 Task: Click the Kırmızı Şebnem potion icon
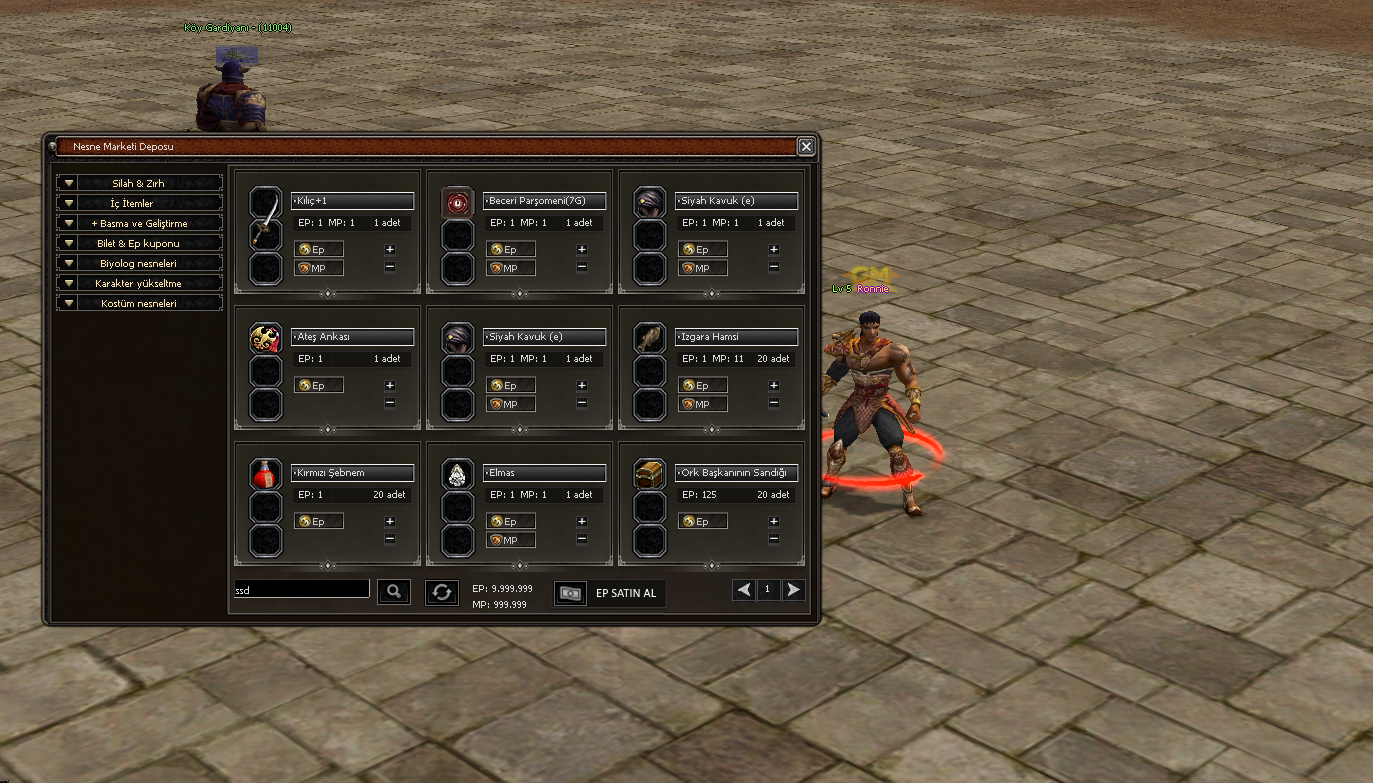264,473
